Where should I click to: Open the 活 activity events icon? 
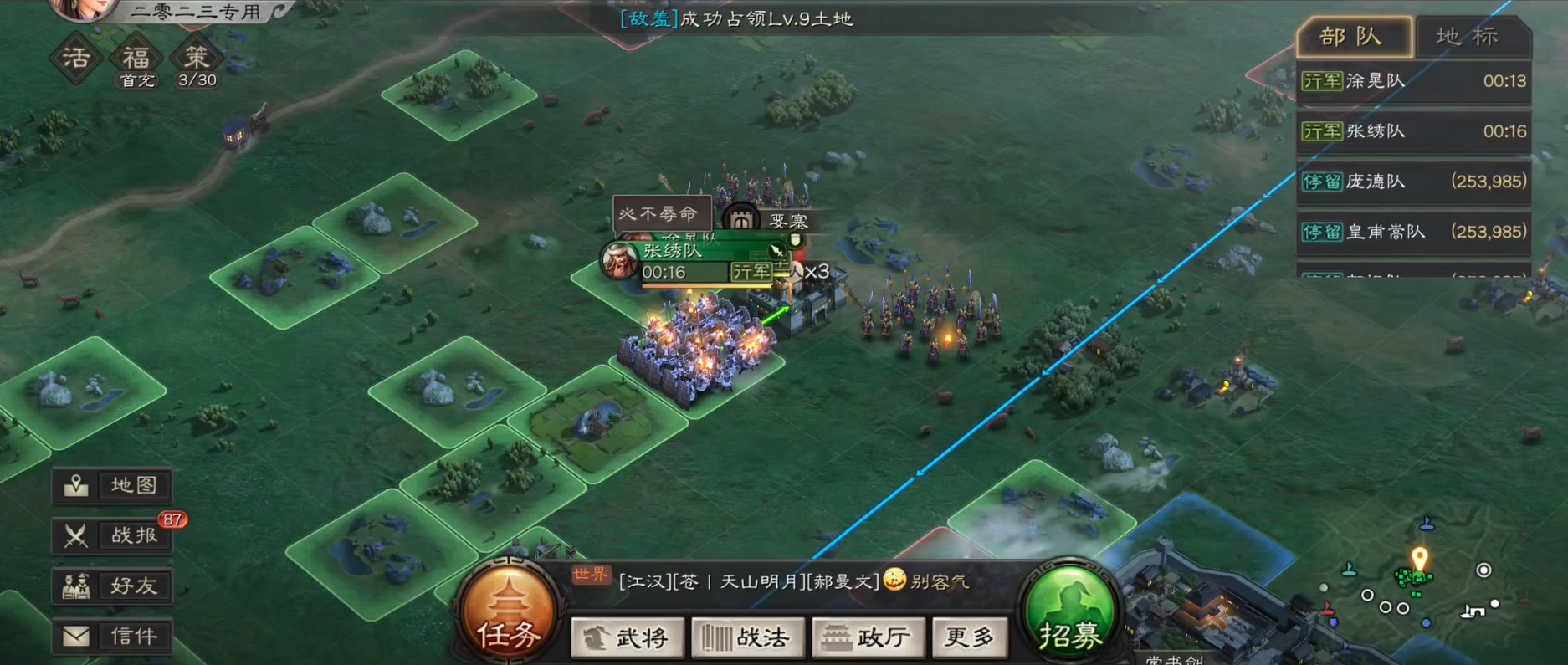click(x=74, y=57)
